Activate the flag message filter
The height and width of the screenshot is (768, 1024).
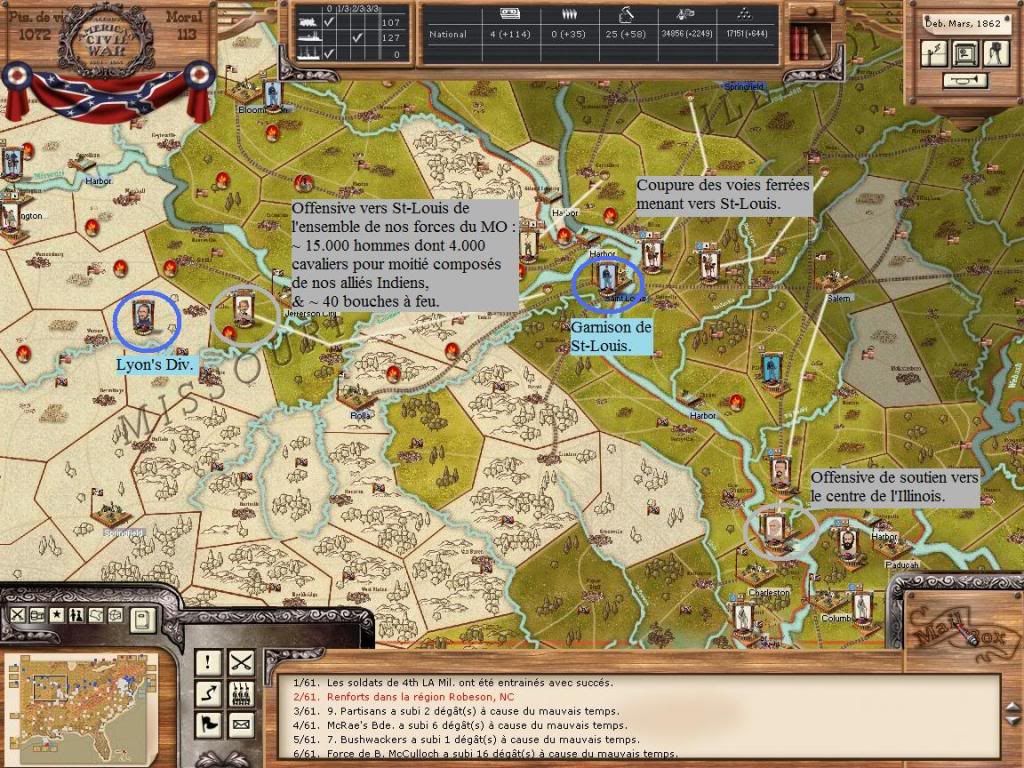[x=208, y=723]
